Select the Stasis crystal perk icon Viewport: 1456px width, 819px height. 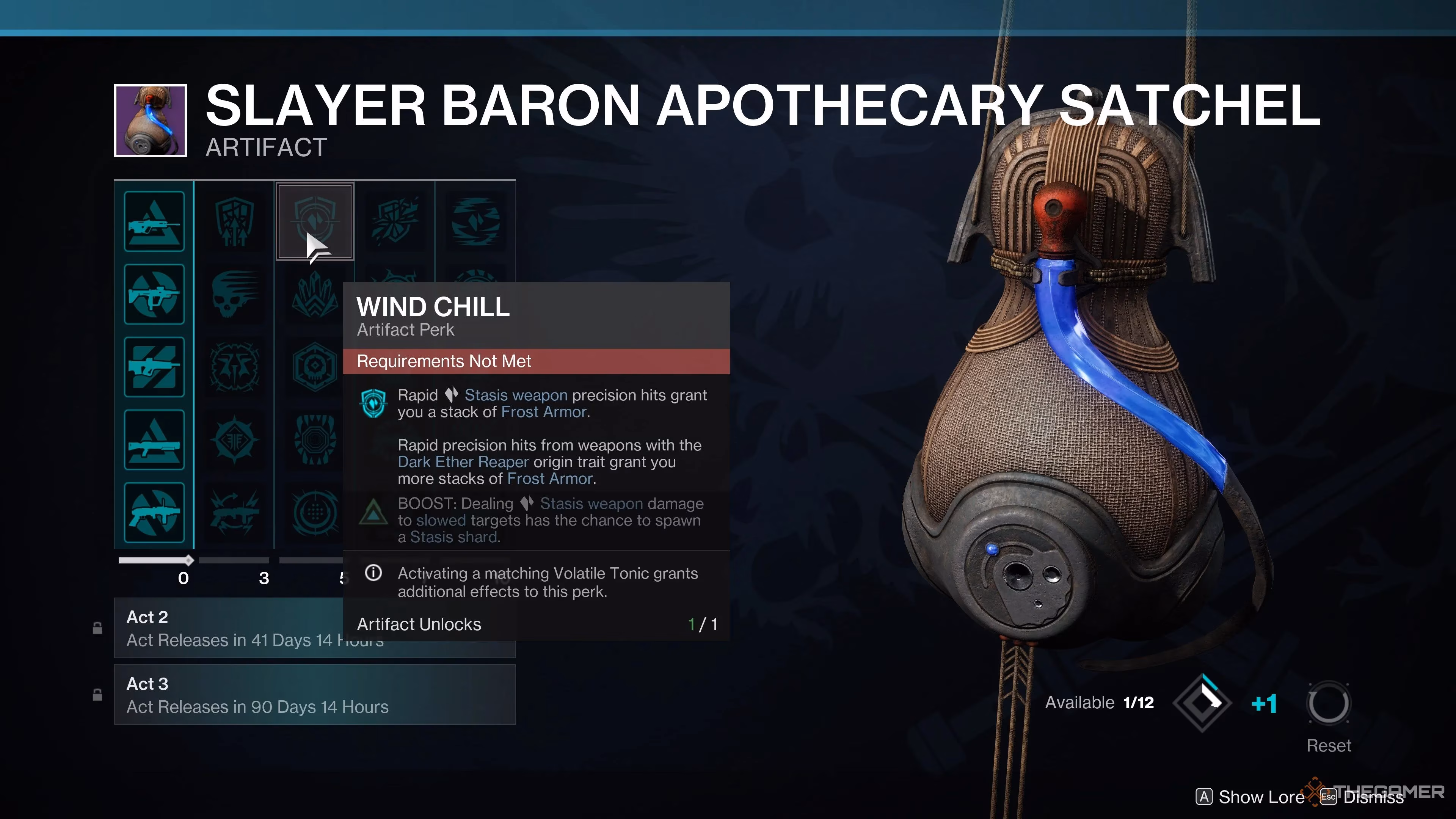click(x=314, y=294)
